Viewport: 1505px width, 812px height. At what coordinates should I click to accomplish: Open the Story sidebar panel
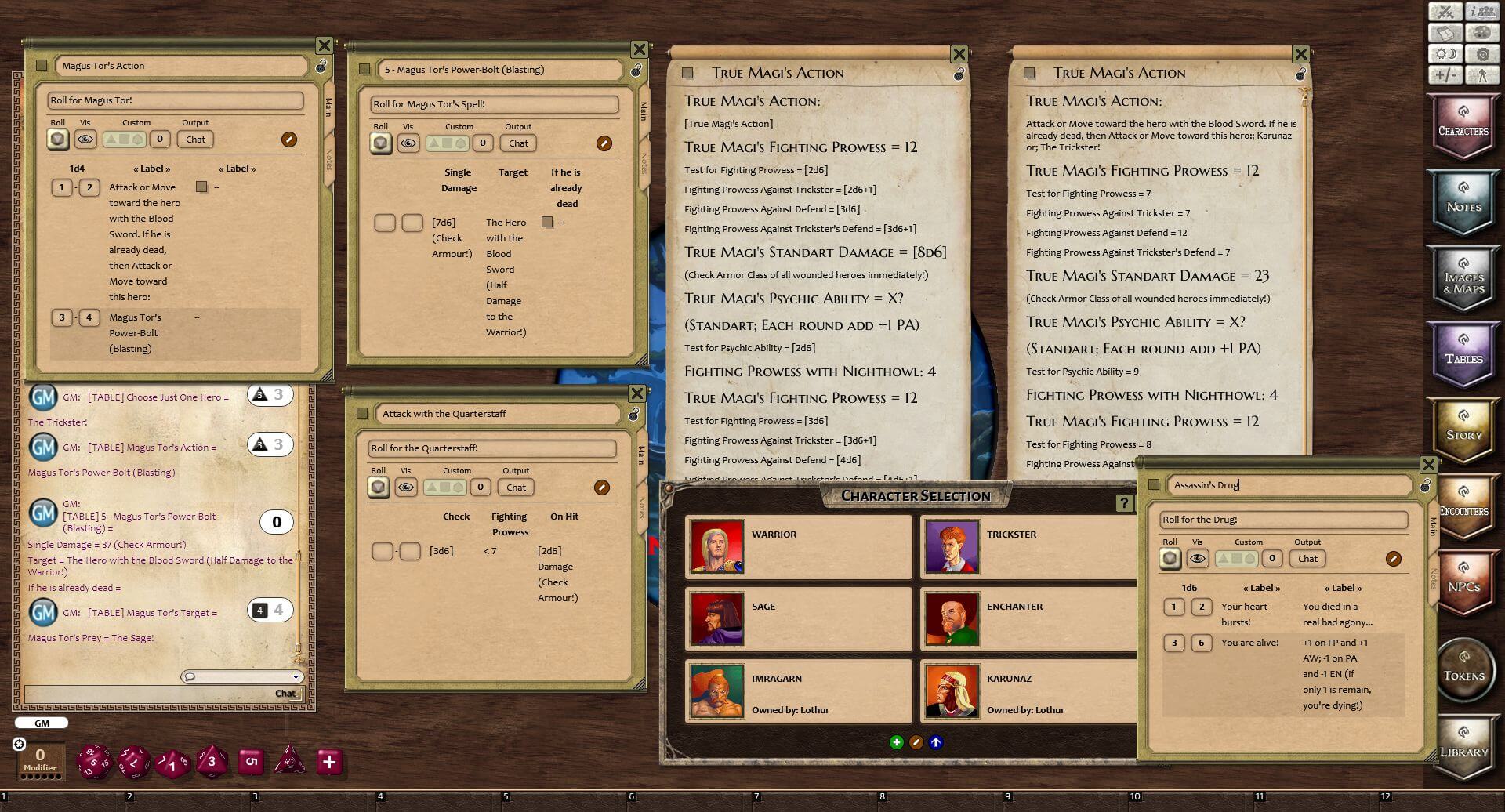pyautogui.click(x=1463, y=430)
